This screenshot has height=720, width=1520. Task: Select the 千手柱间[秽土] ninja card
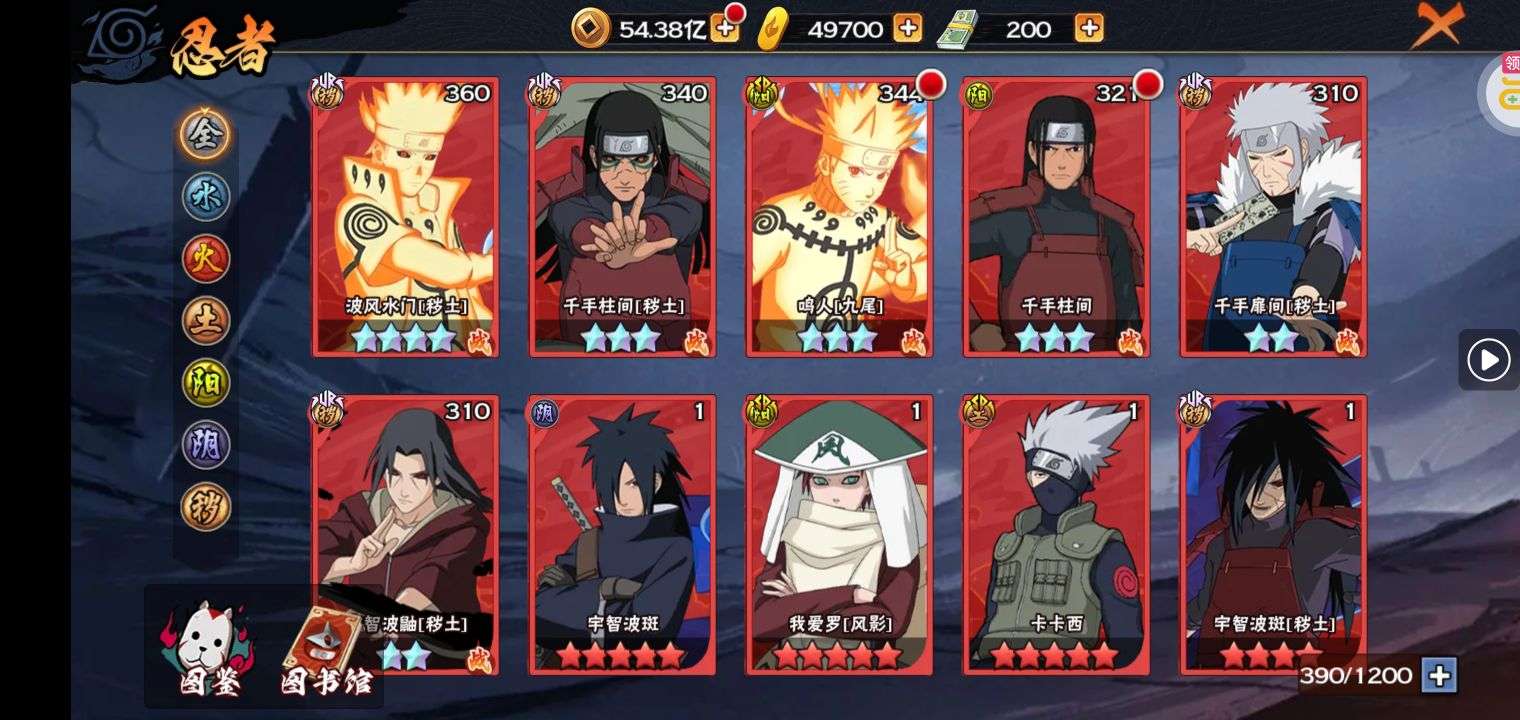[622, 216]
